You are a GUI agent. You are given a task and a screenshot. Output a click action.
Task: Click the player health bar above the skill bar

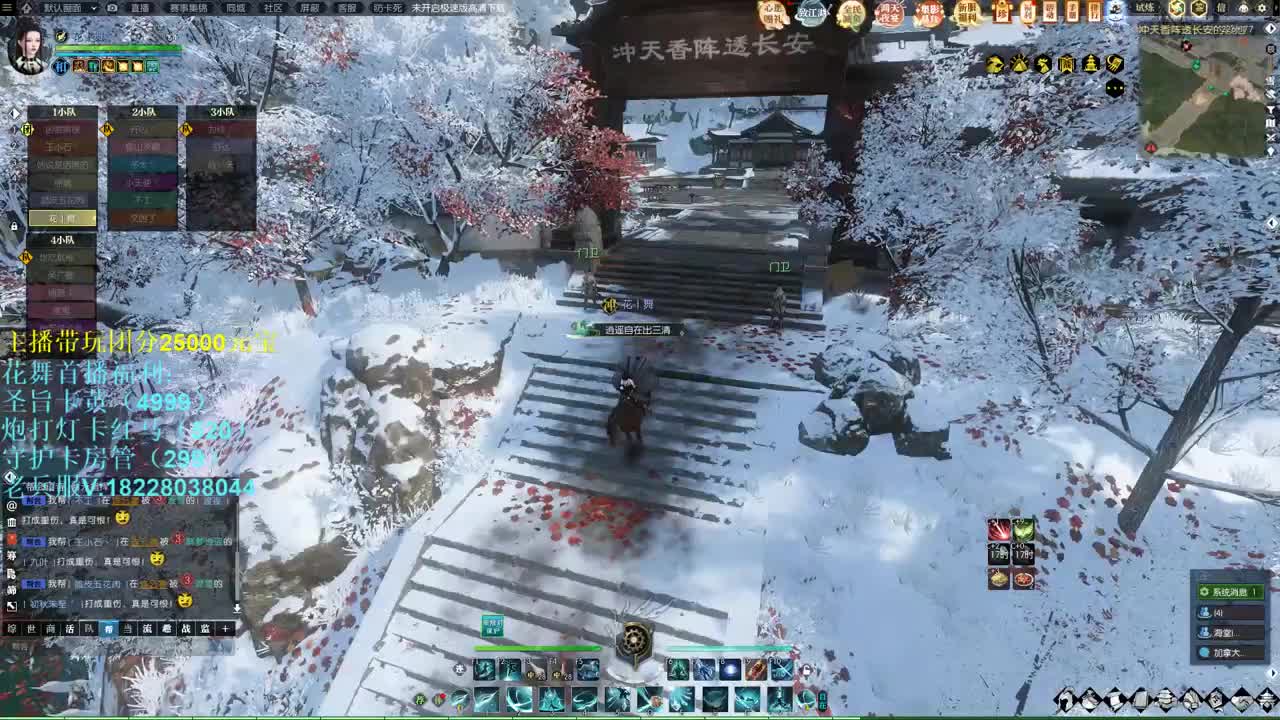coord(537,649)
